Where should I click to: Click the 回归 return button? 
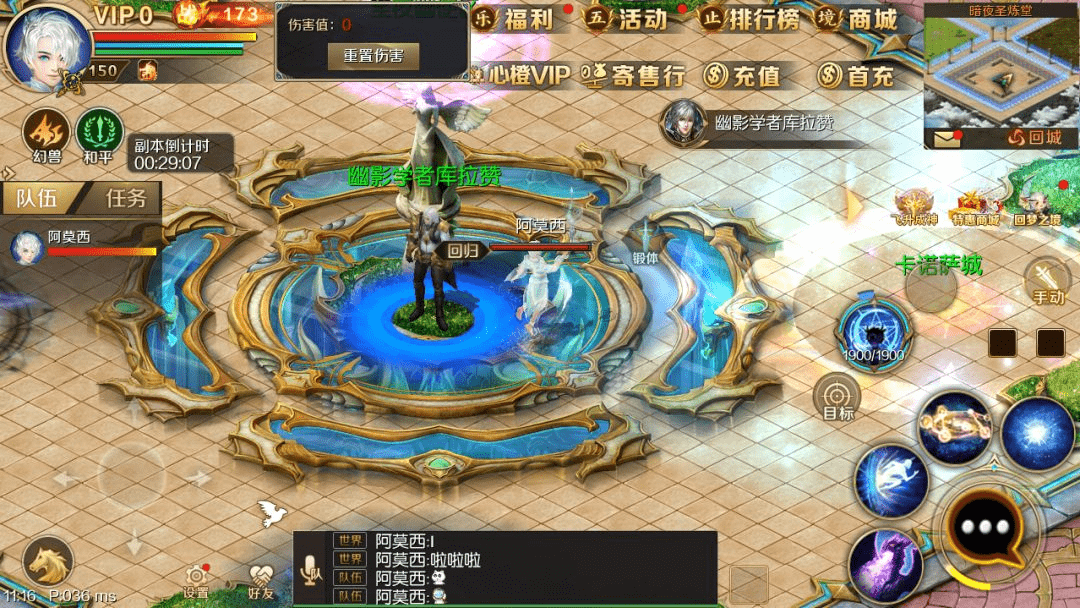click(463, 251)
